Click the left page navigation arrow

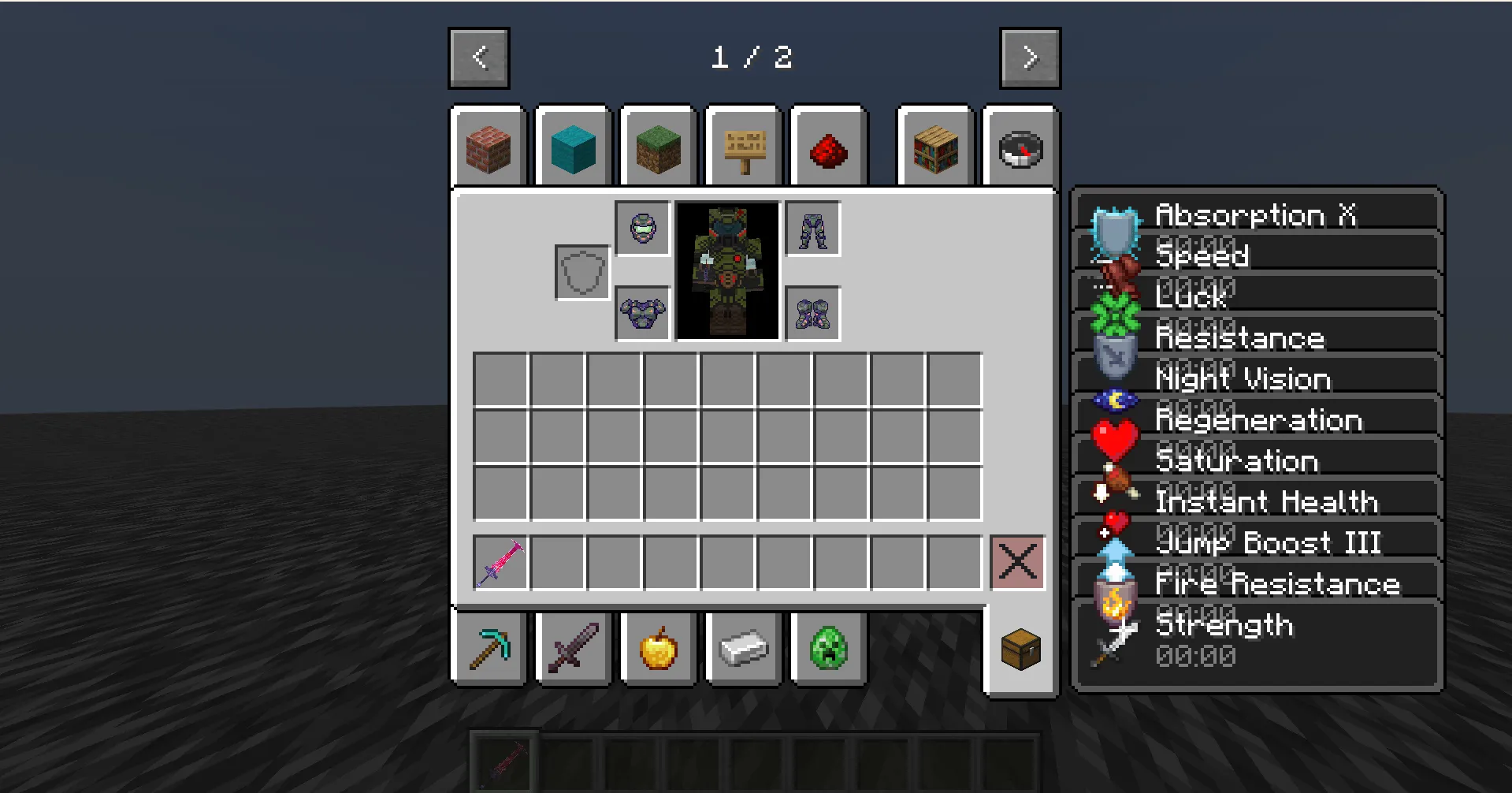coord(478,57)
